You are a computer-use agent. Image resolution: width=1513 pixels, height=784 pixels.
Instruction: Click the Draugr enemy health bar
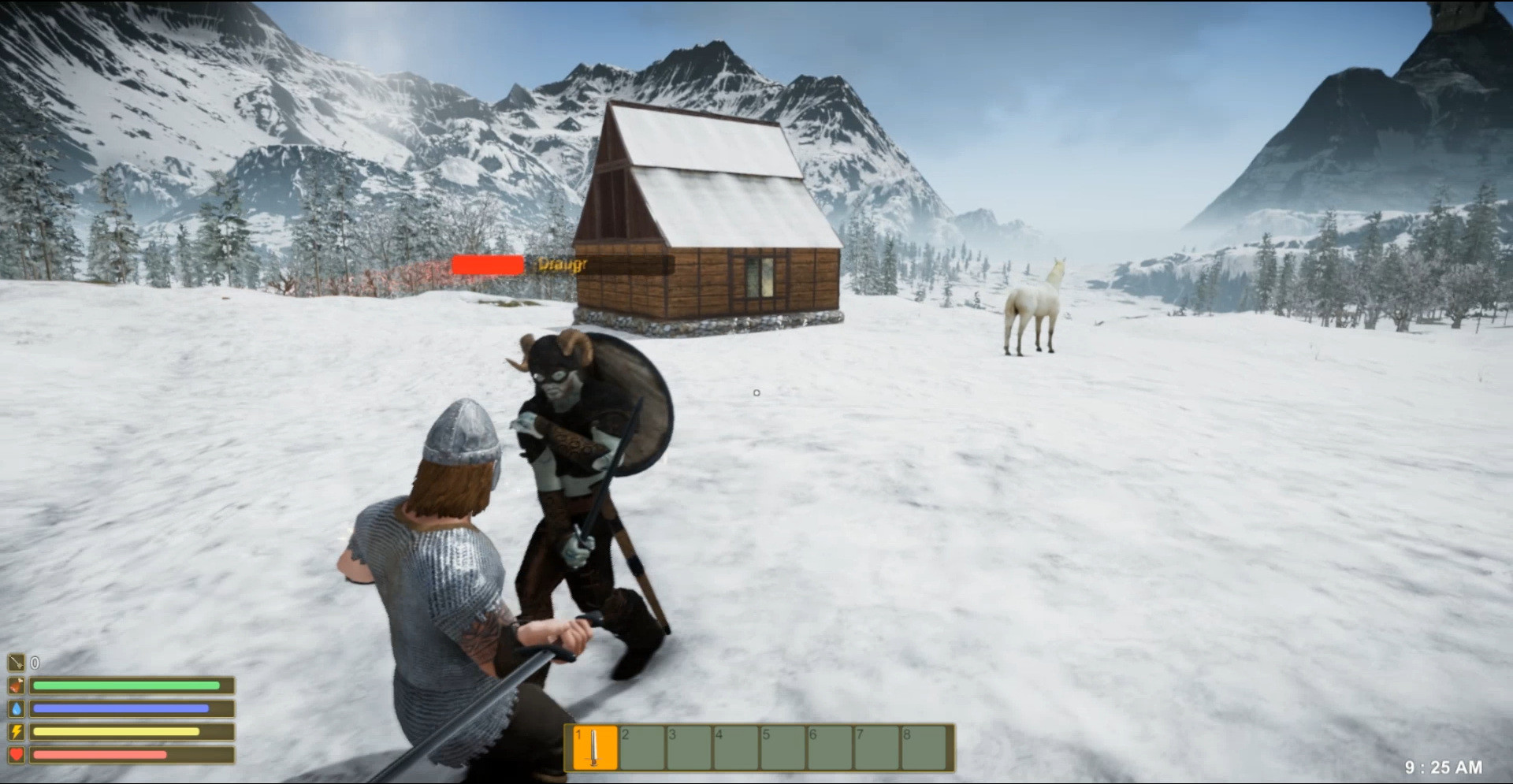(486, 265)
